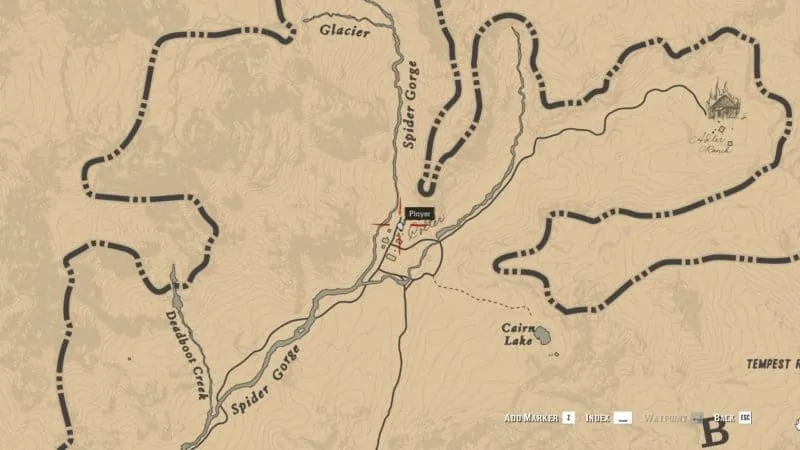Select the Adler Ranch cabin icon
The width and height of the screenshot is (800, 450).
(x=719, y=101)
